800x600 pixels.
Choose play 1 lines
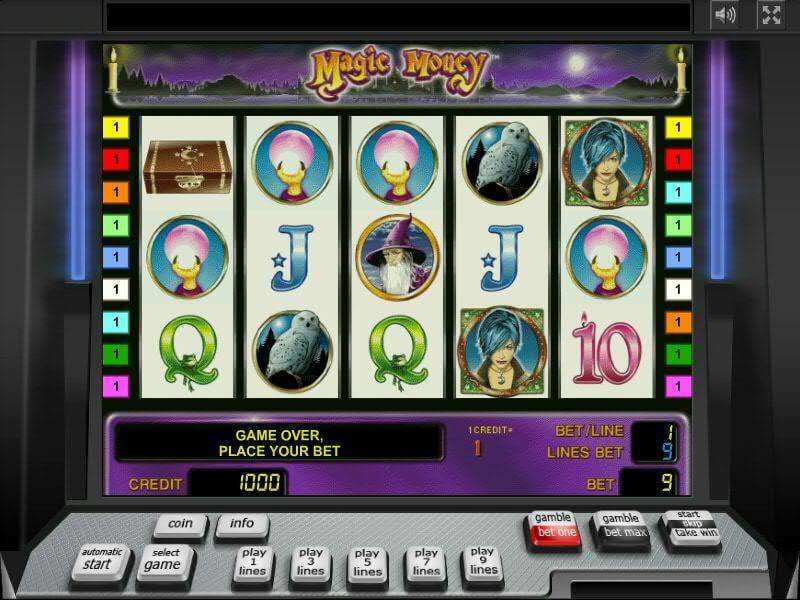[x=255, y=561]
